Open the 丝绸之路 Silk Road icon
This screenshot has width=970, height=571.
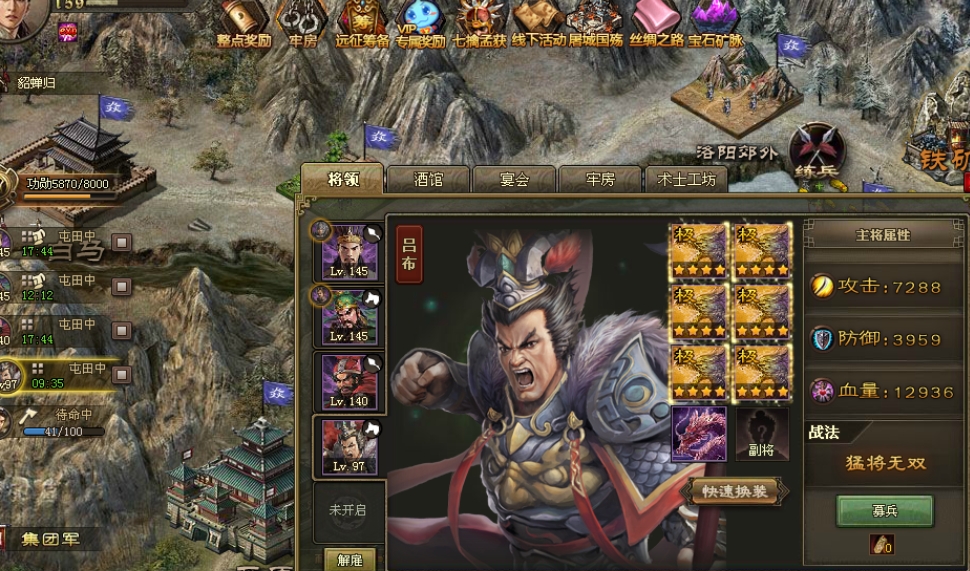(656, 22)
